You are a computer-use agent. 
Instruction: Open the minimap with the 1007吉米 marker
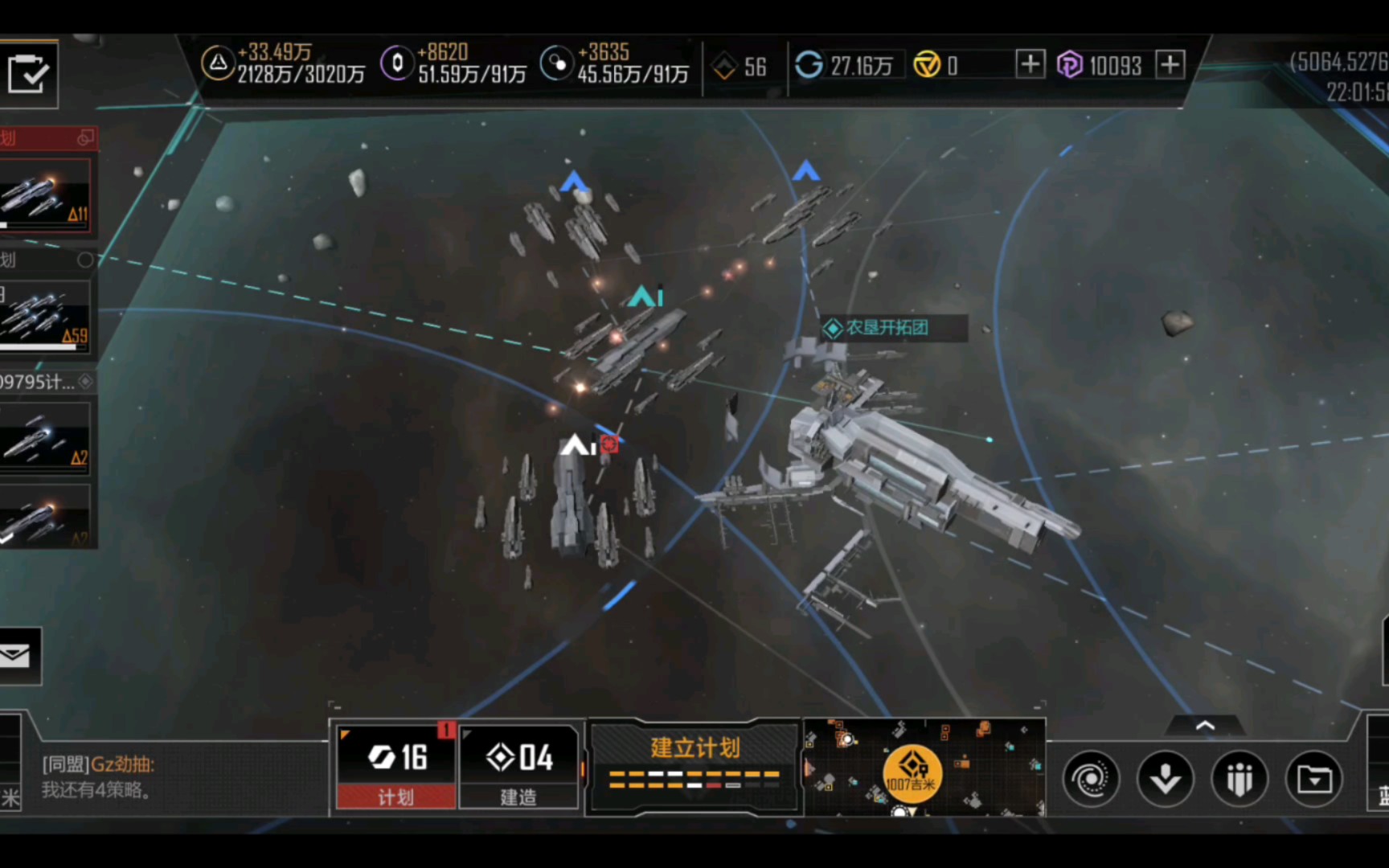924,768
